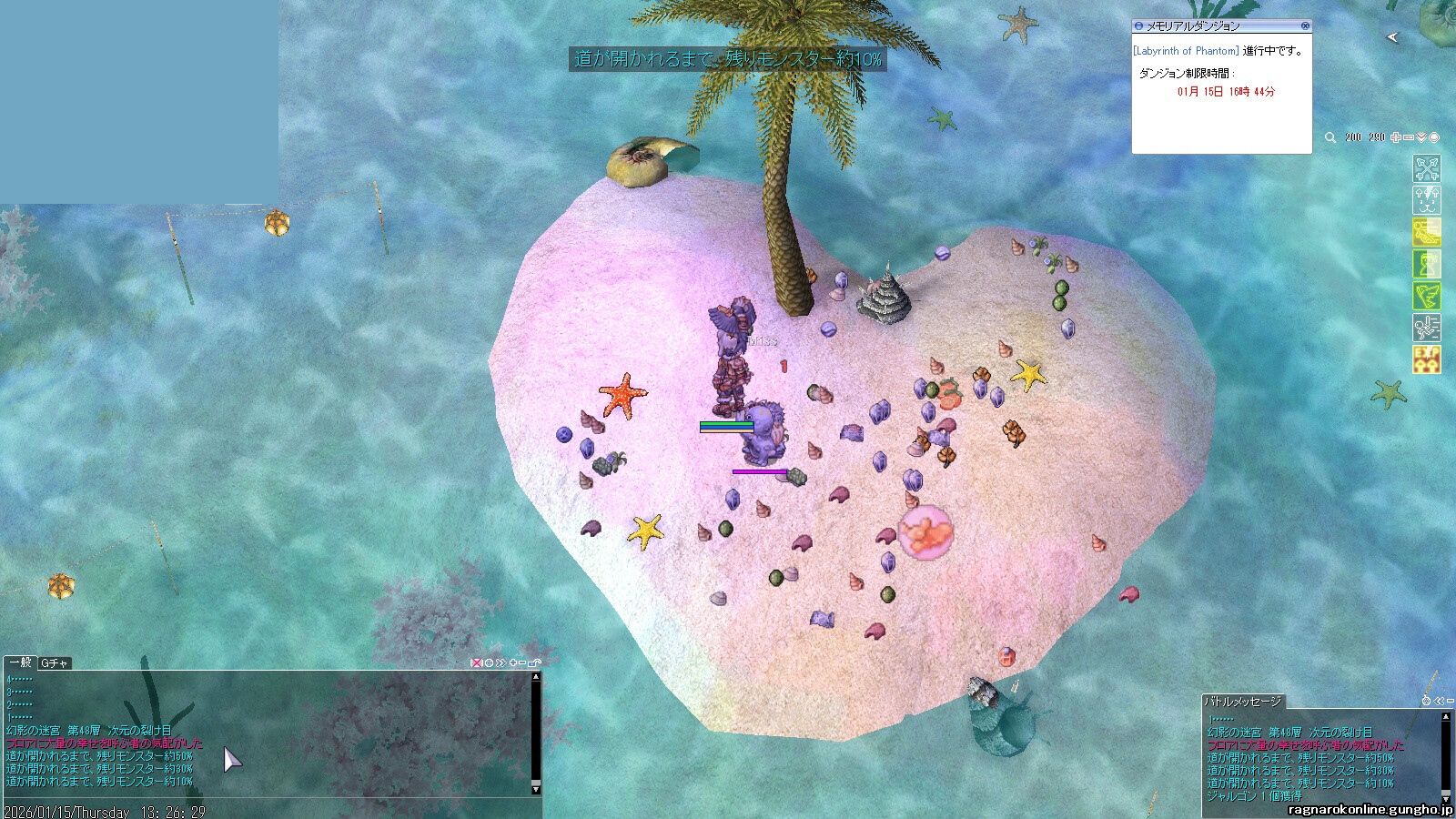This screenshot has width=1456, height=819.
Task: Open the バトルメッセージ tab
Action: [1243, 701]
